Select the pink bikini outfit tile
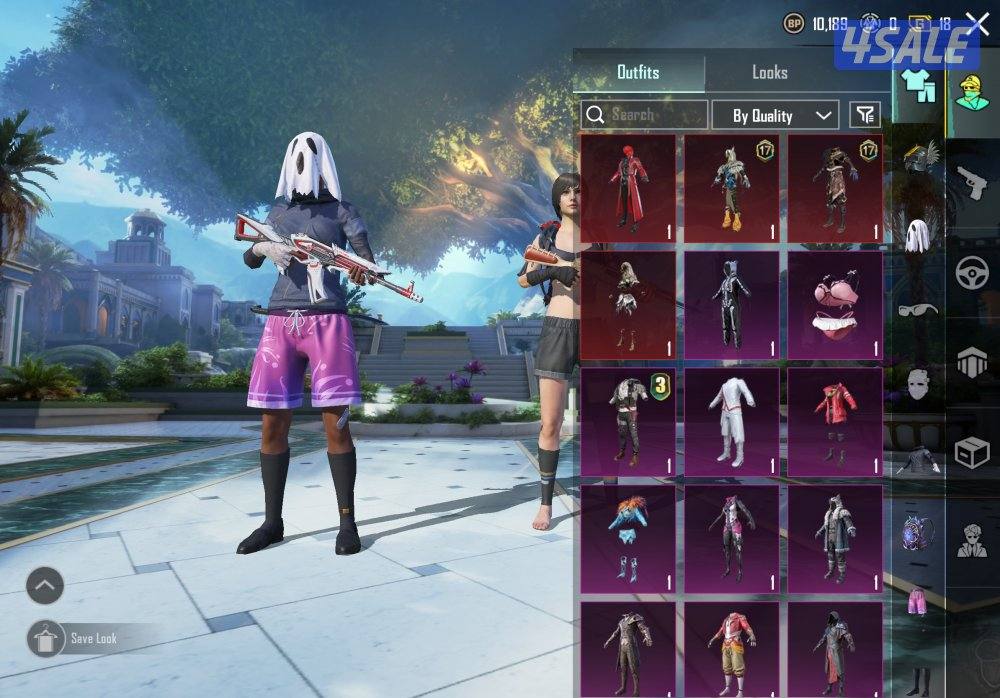 [836, 304]
